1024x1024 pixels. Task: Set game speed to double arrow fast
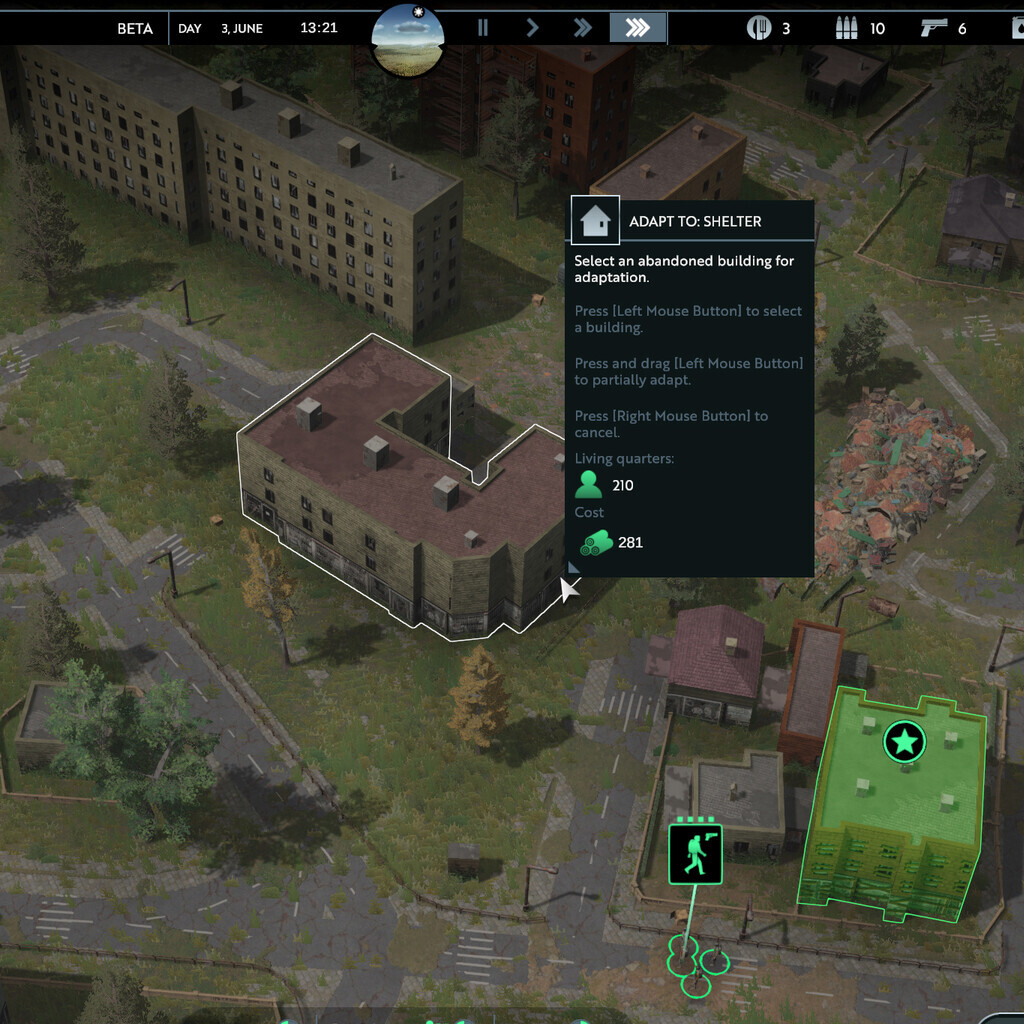pos(582,28)
